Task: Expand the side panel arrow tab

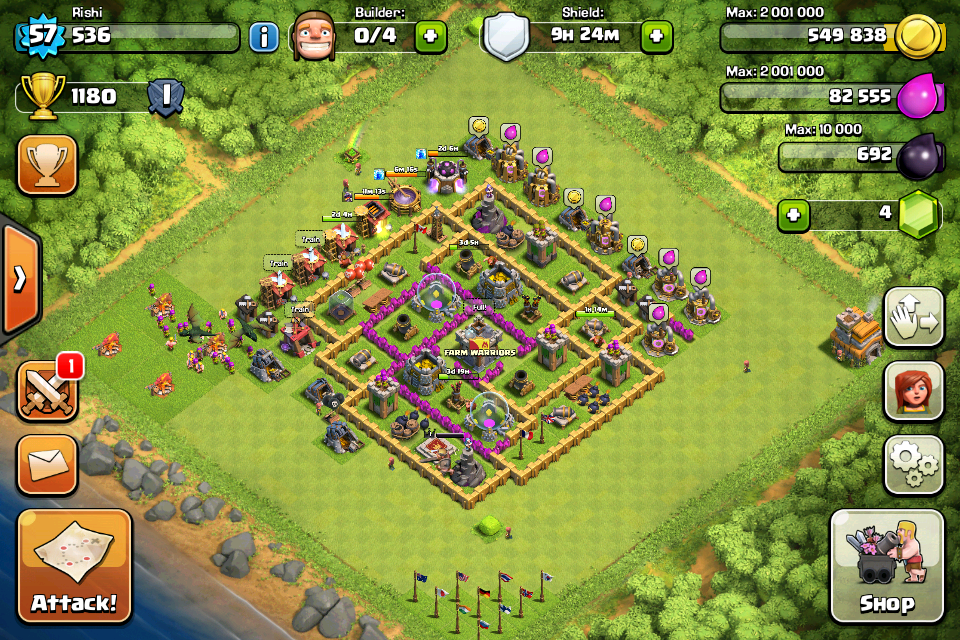Action: pos(19,278)
